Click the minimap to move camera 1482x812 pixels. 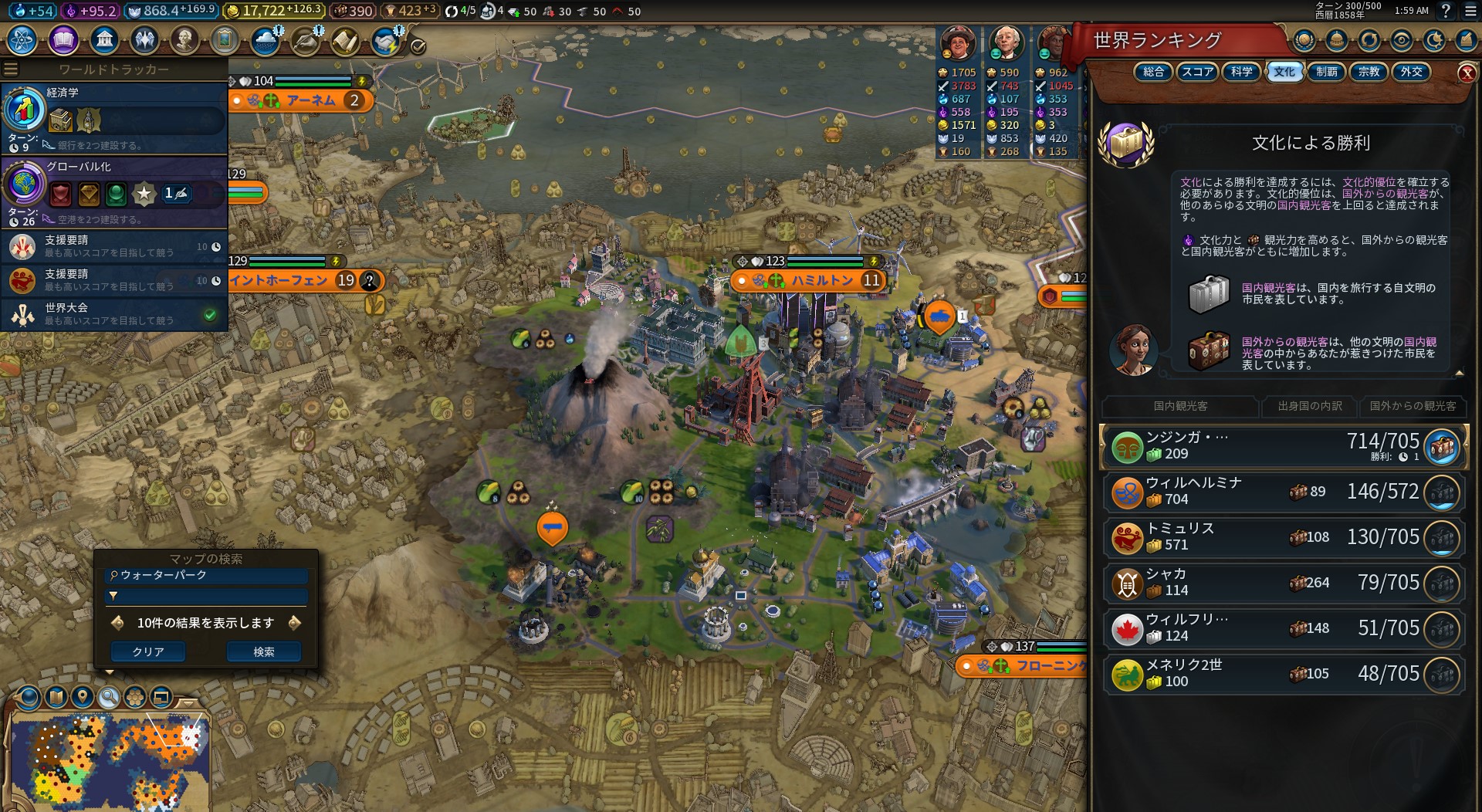(x=108, y=760)
